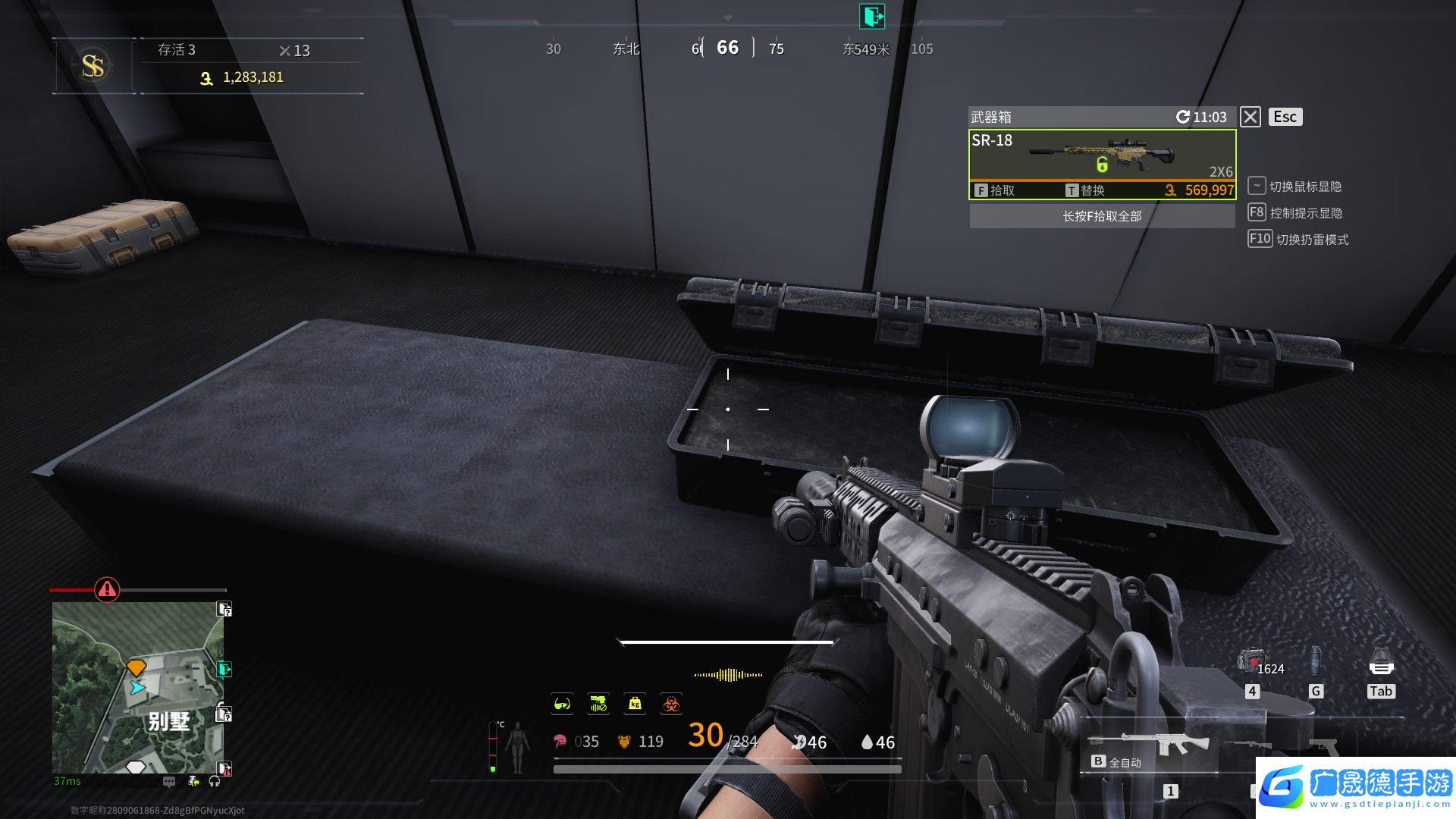The height and width of the screenshot is (819, 1456).
Task: Click the chat bubble icon below minimap
Action: pos(169,781)
